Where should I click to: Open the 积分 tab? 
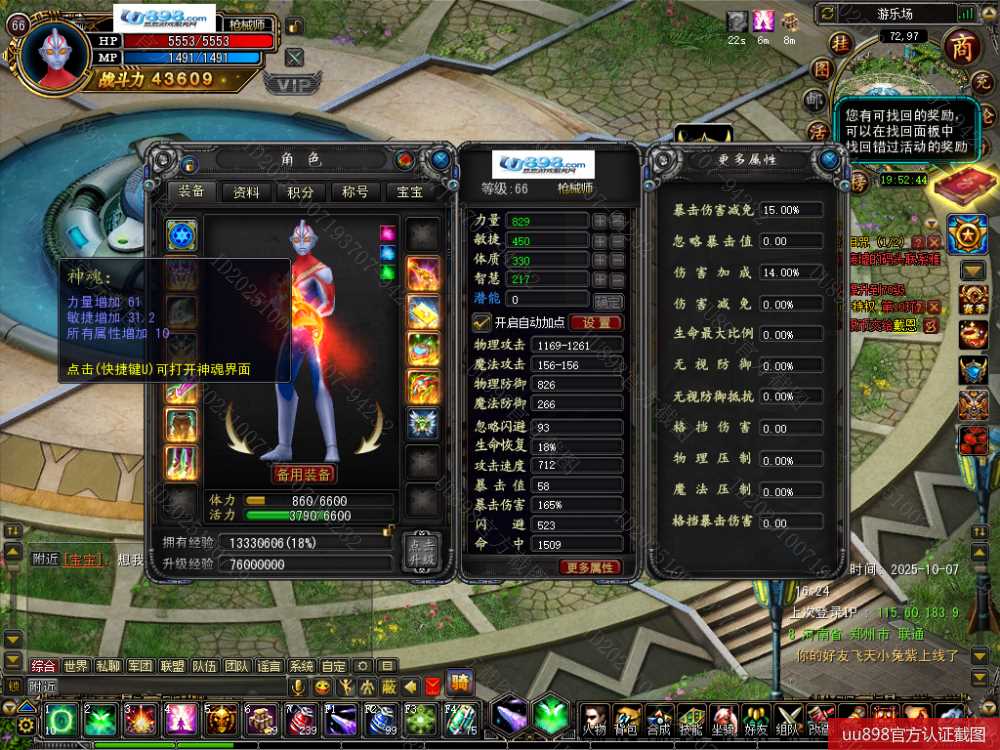click(x=300, y=192)
